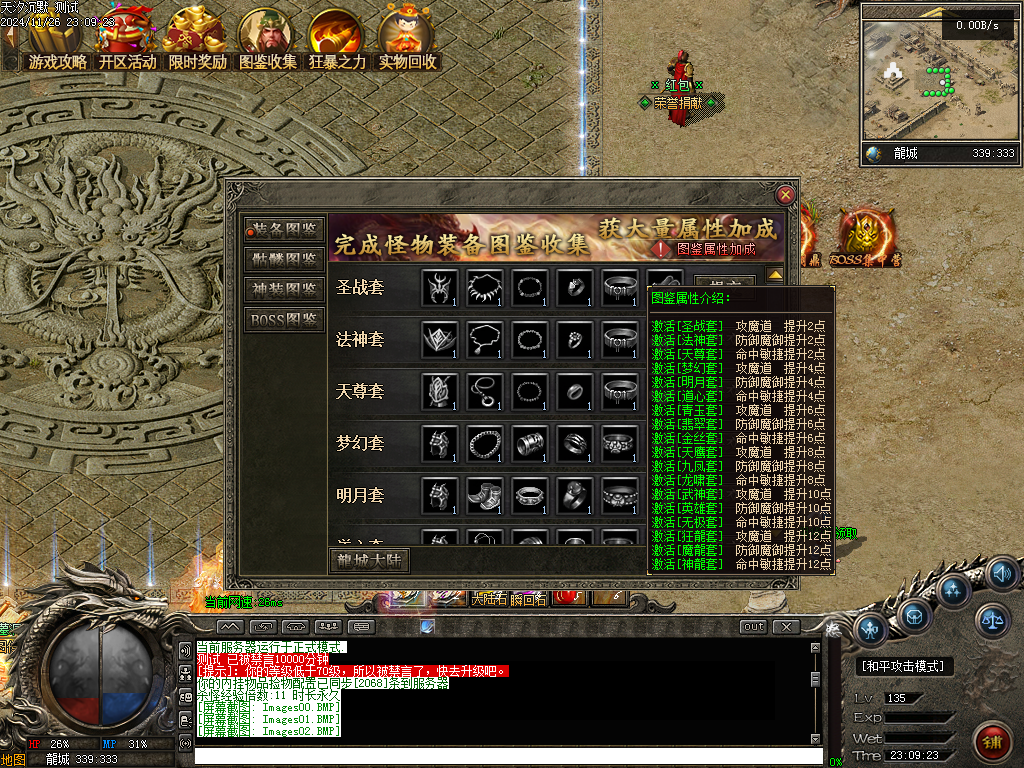Choose the 明月套 boots slot
Screen dimensions: 1024x768
pyautogui.click(x=486, y=495)
